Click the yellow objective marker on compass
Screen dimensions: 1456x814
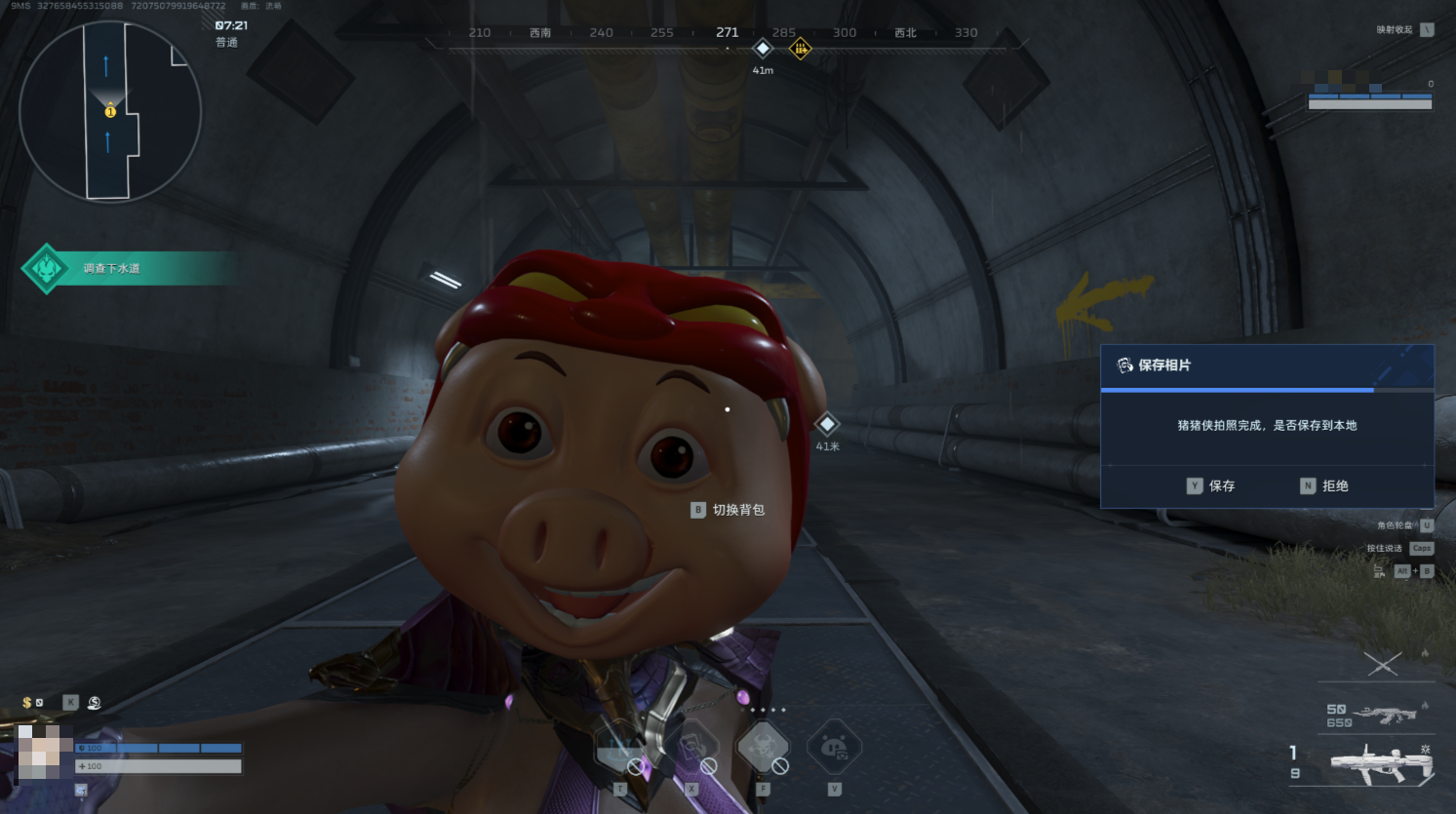pos(800,48)
